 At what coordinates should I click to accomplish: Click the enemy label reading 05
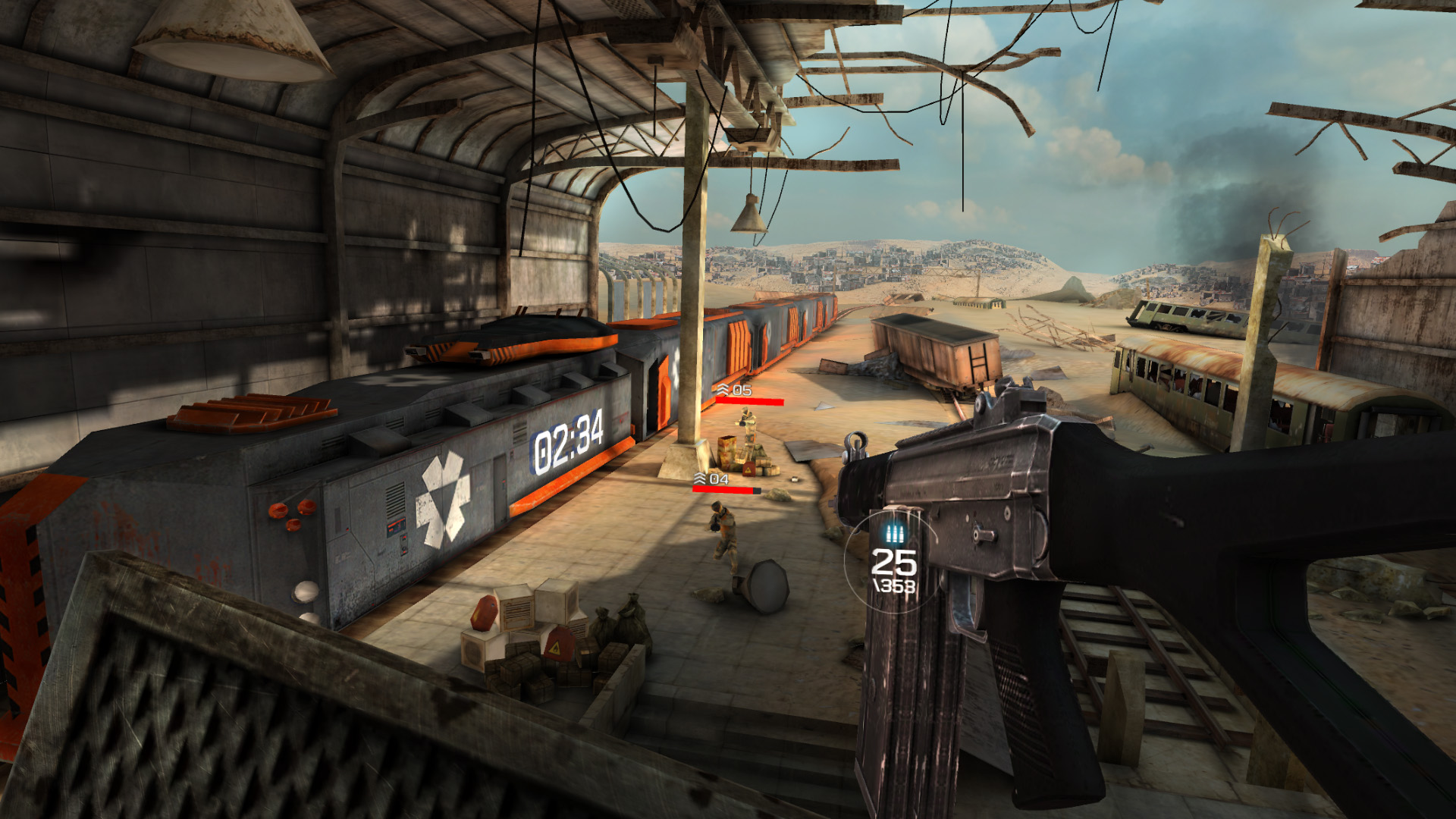click(742, 390)
